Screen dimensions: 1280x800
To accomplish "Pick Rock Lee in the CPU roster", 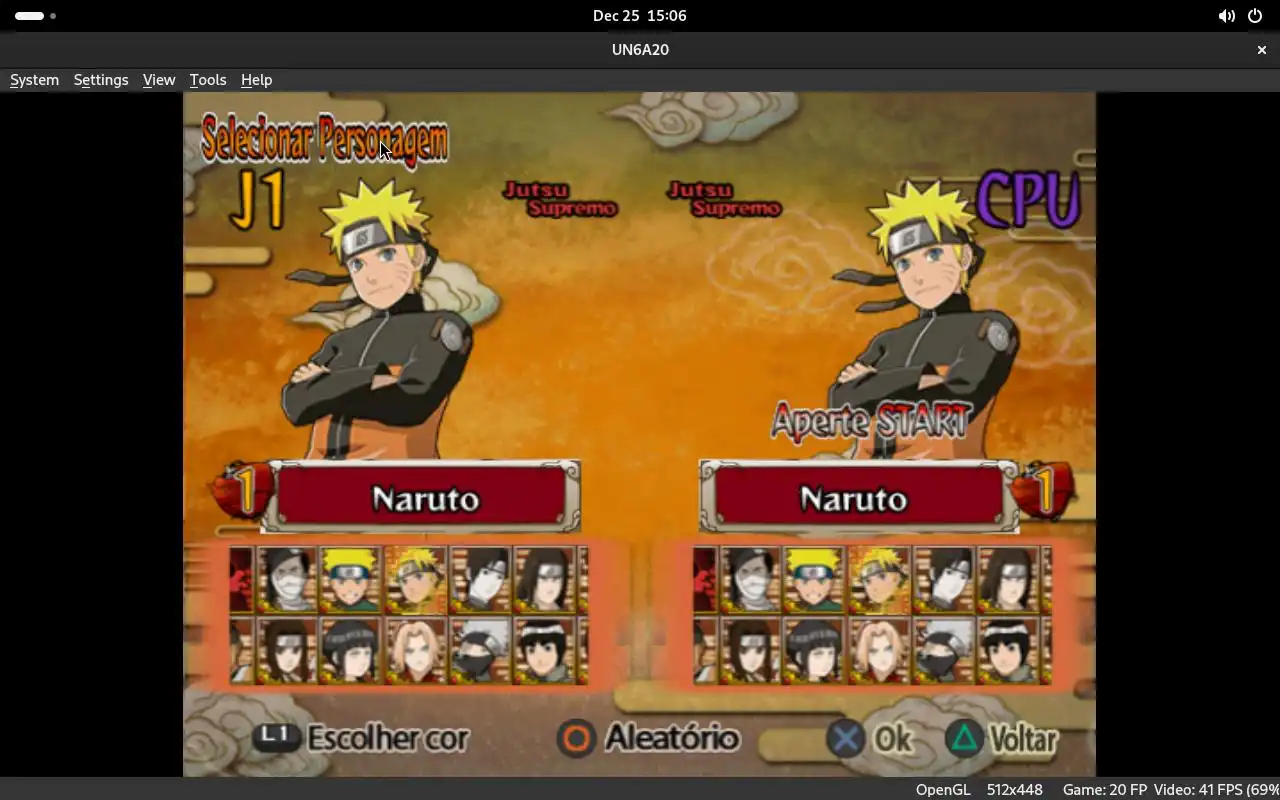I will pos(1009,651).
